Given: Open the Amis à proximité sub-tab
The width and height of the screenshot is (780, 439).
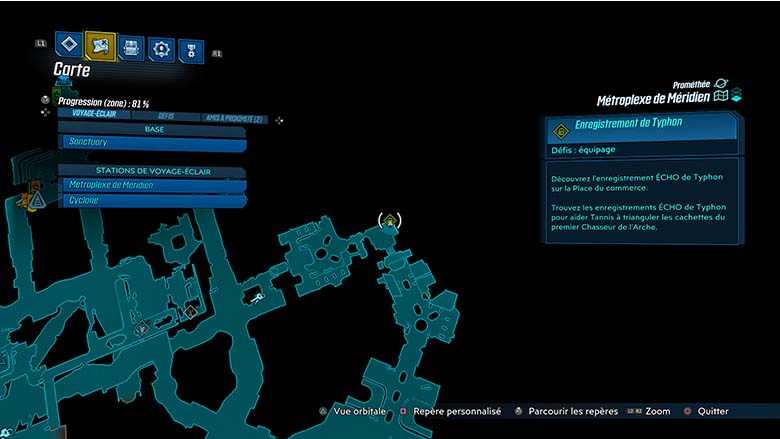Looking at the screenshot, I should click(232, 118).
